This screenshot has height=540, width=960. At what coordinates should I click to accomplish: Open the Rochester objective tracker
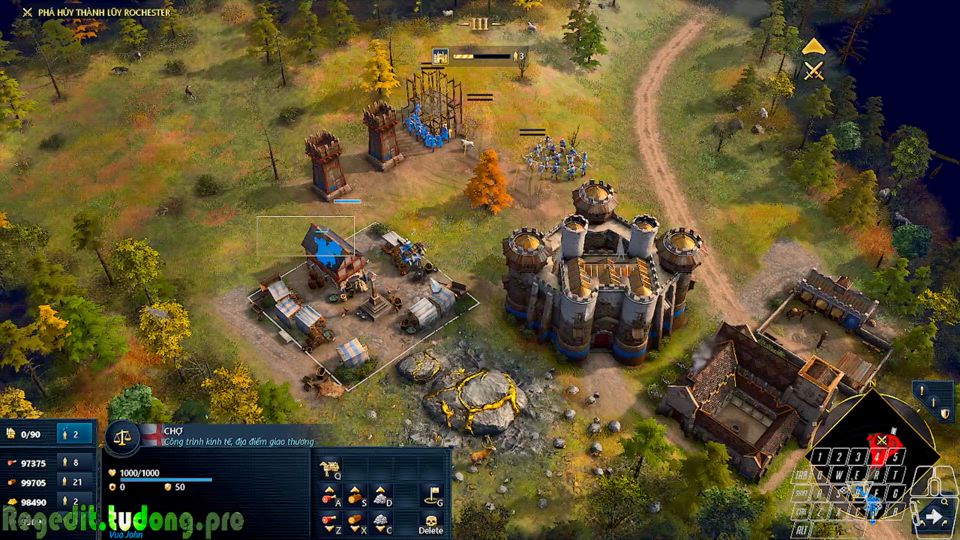coord(95,12)
